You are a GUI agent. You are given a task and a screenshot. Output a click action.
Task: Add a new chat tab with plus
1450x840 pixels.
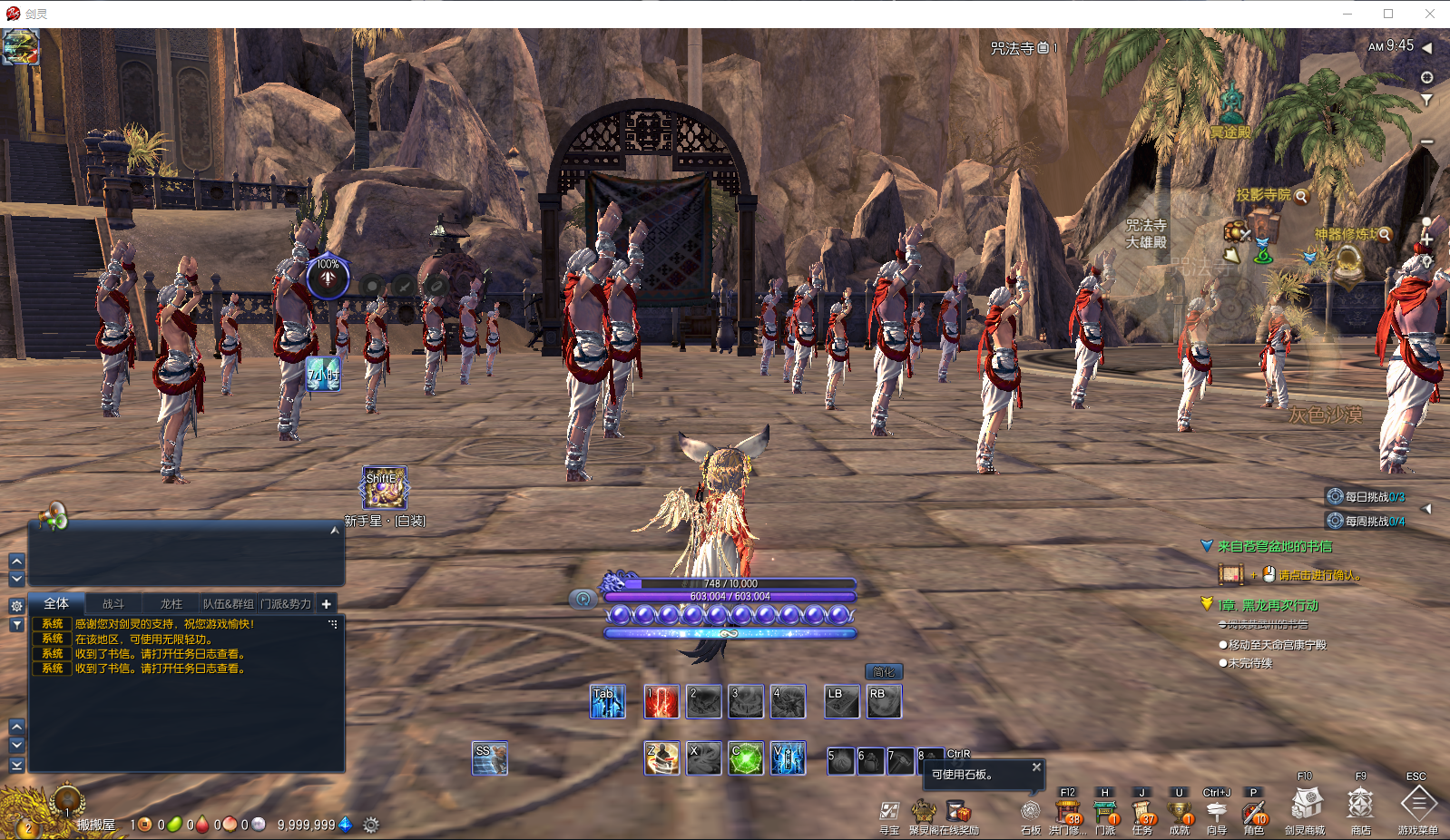[x=327, y=604]
